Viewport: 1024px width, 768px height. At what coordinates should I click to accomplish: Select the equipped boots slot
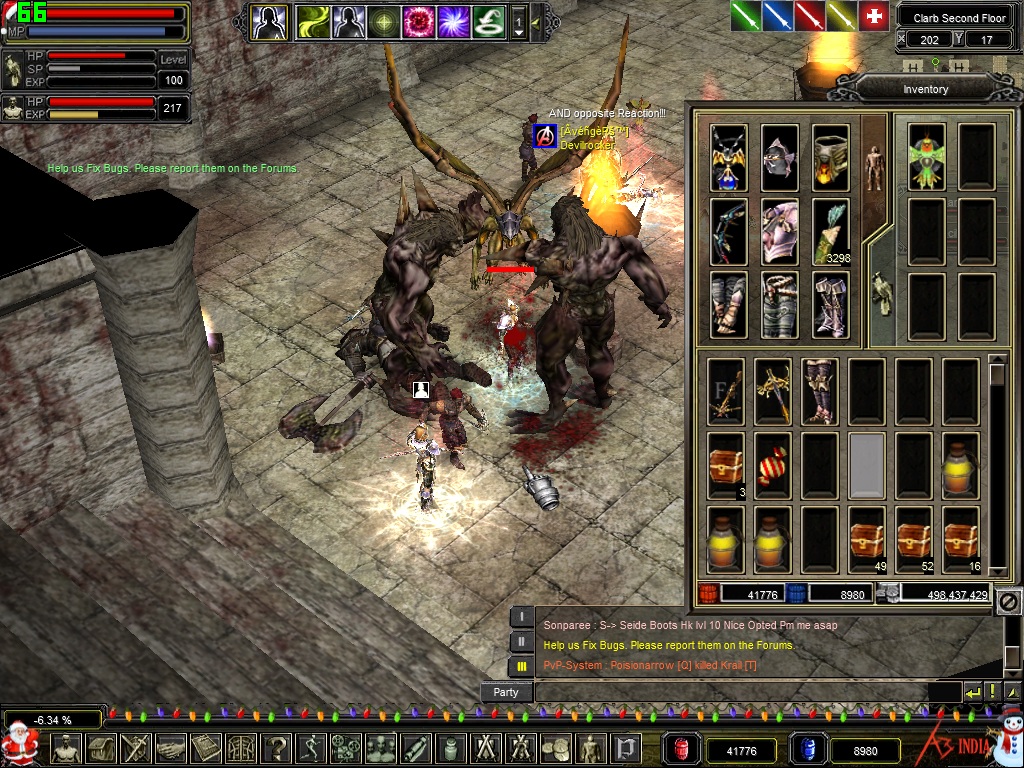[830, 305]
